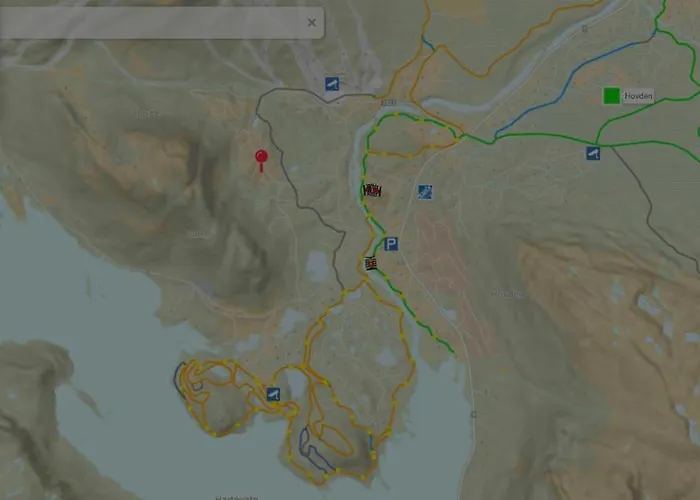700x500 pixels.
Task: Open the webcam icon below the Hovden marker
Action: (x=593, y=153)
